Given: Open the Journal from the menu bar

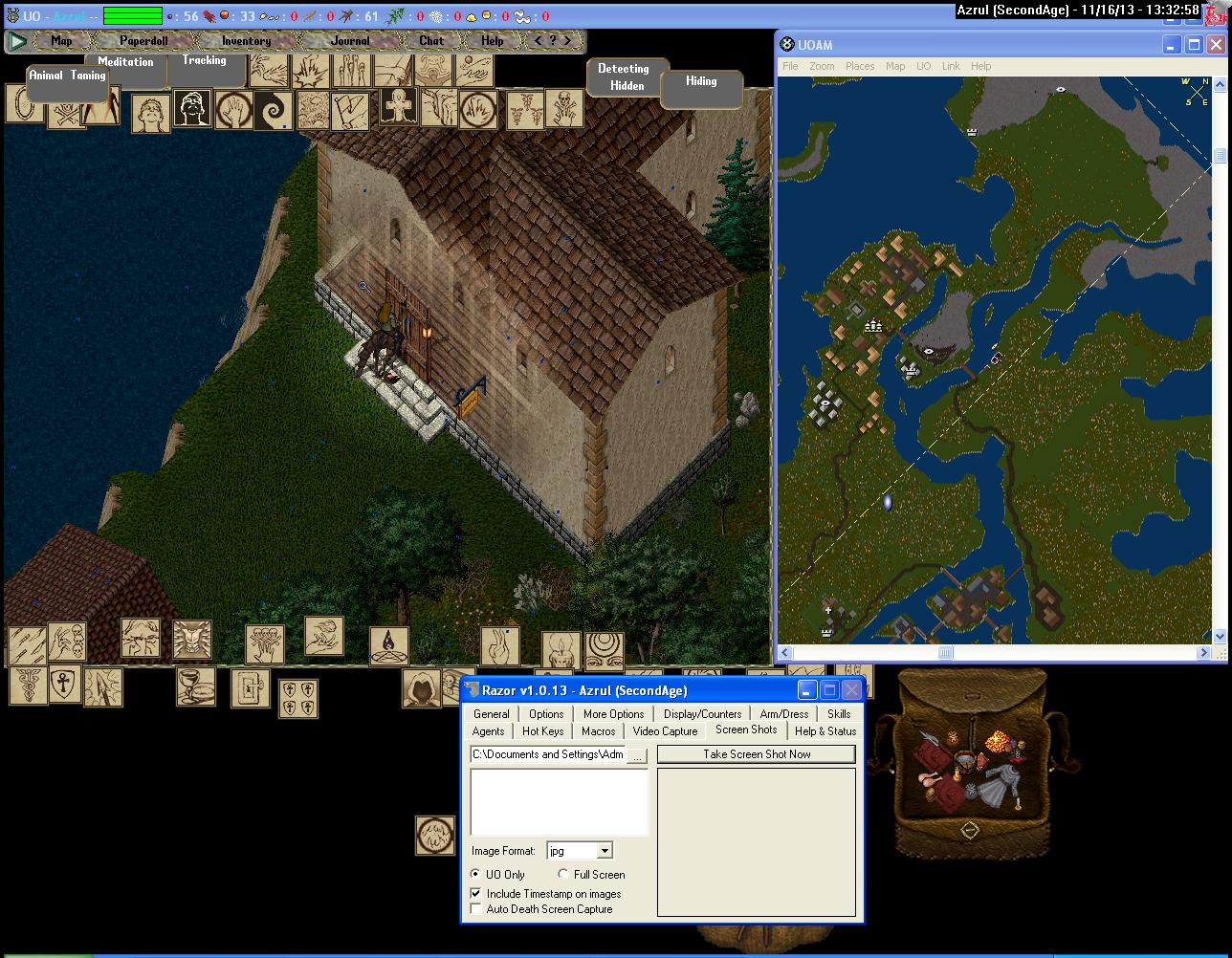Looking at the screenshot, I should 349,41.
